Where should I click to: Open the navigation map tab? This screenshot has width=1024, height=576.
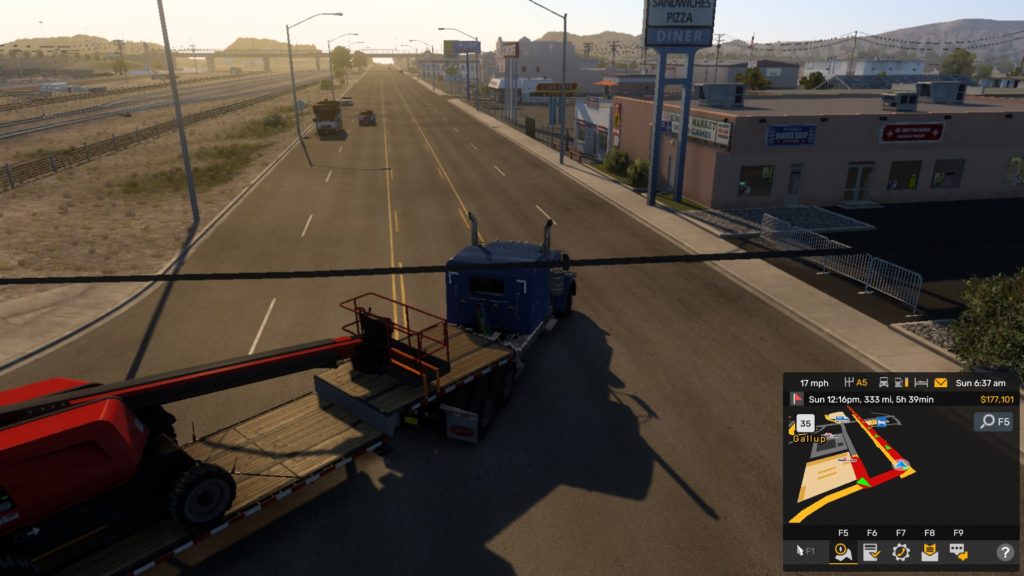[x=843, y=551]
